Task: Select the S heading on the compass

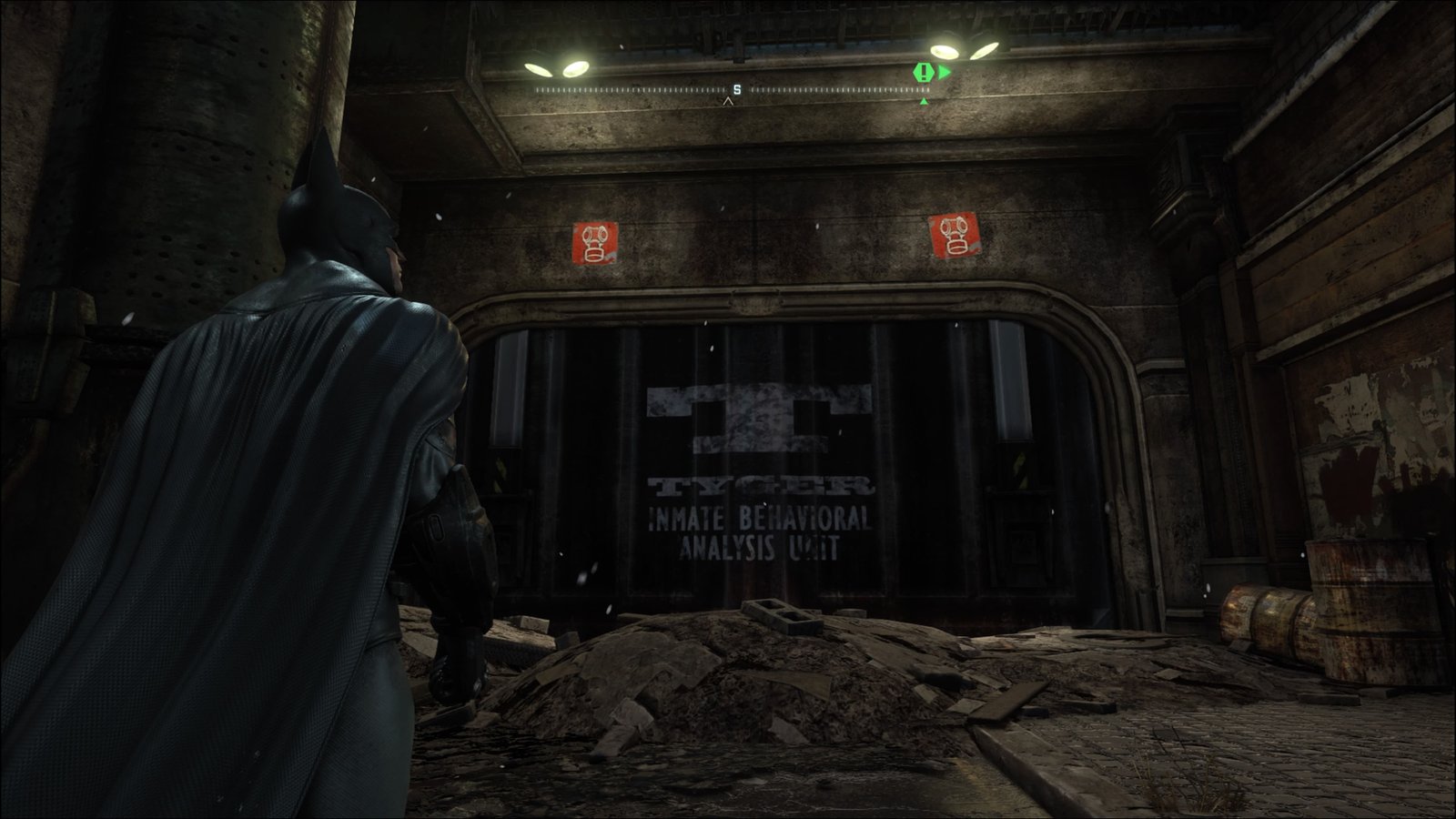Action: [736, 89]
